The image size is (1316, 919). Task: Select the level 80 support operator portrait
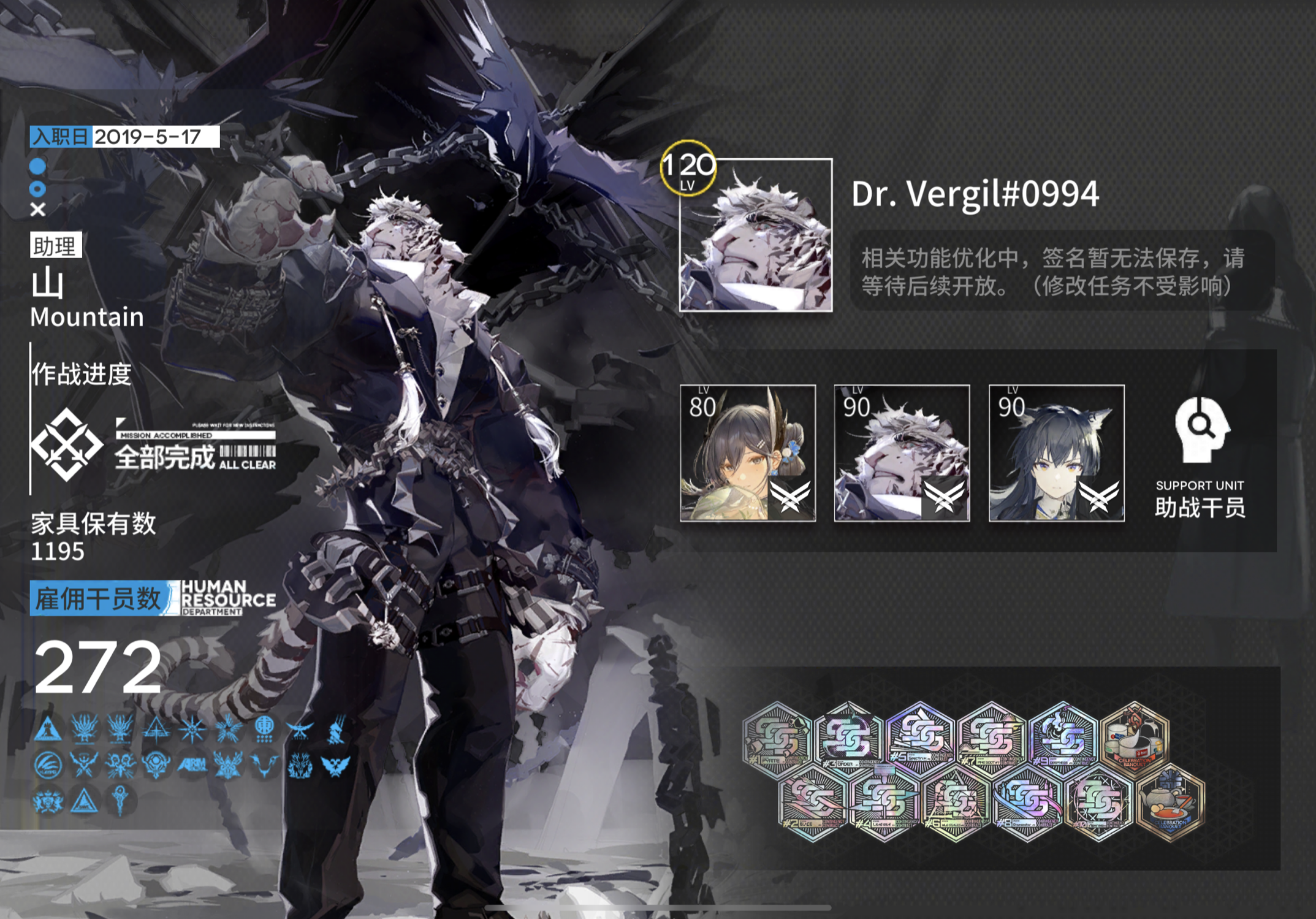coord(747,453)
